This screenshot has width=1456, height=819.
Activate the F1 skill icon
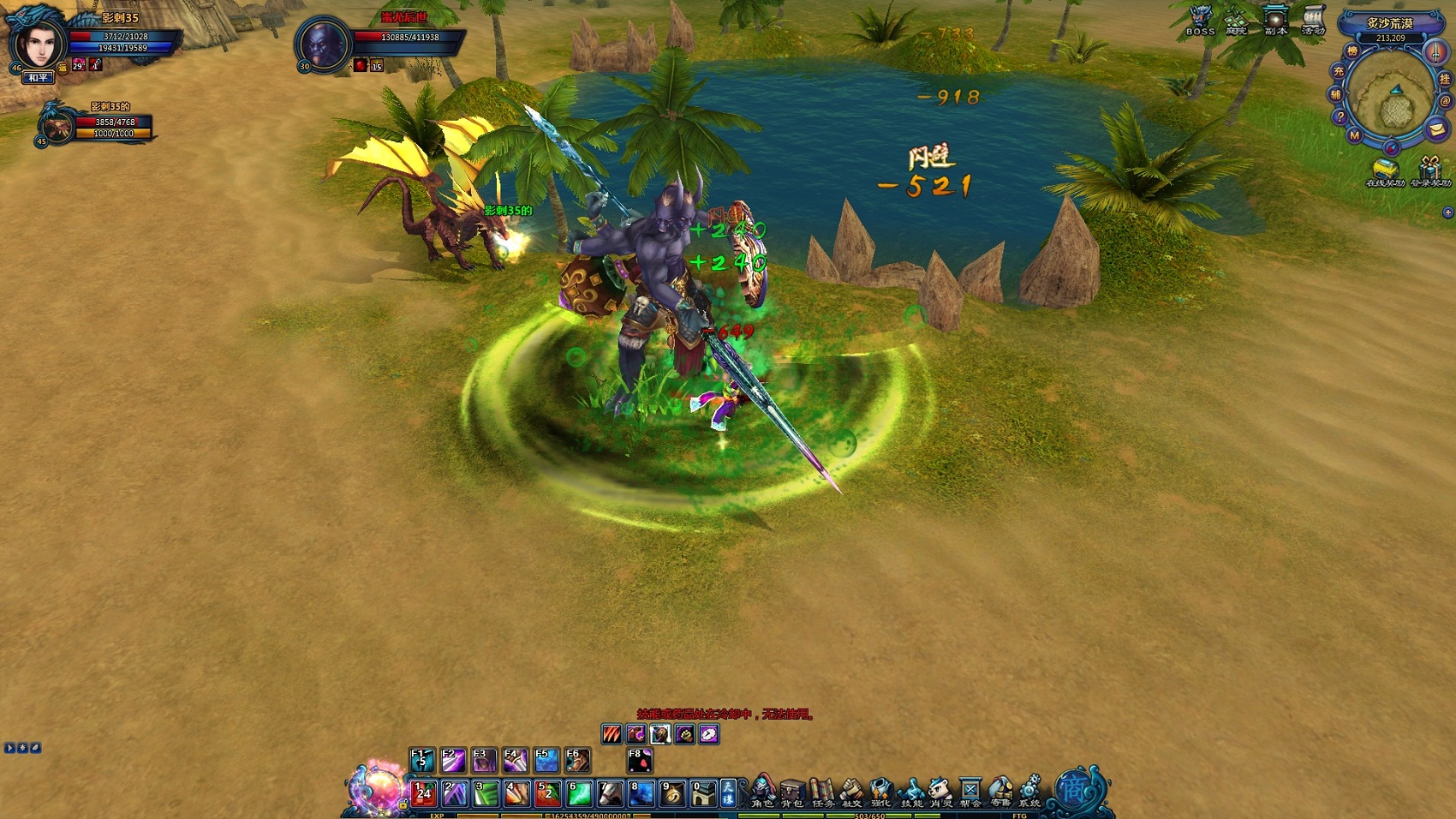(x=422, y=760)
